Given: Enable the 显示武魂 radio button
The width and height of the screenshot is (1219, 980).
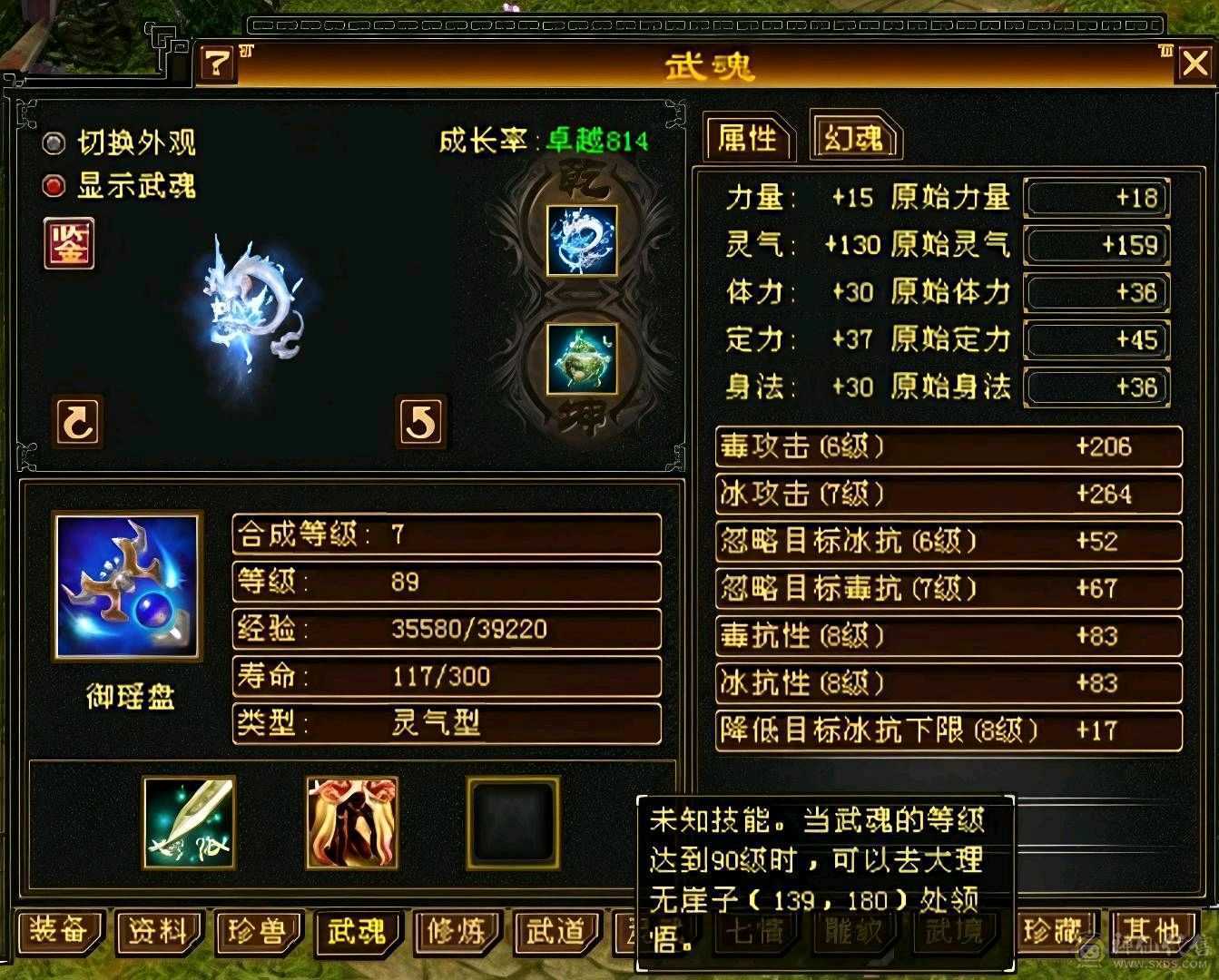Looking at the screenshot, I should coord(53,185).
